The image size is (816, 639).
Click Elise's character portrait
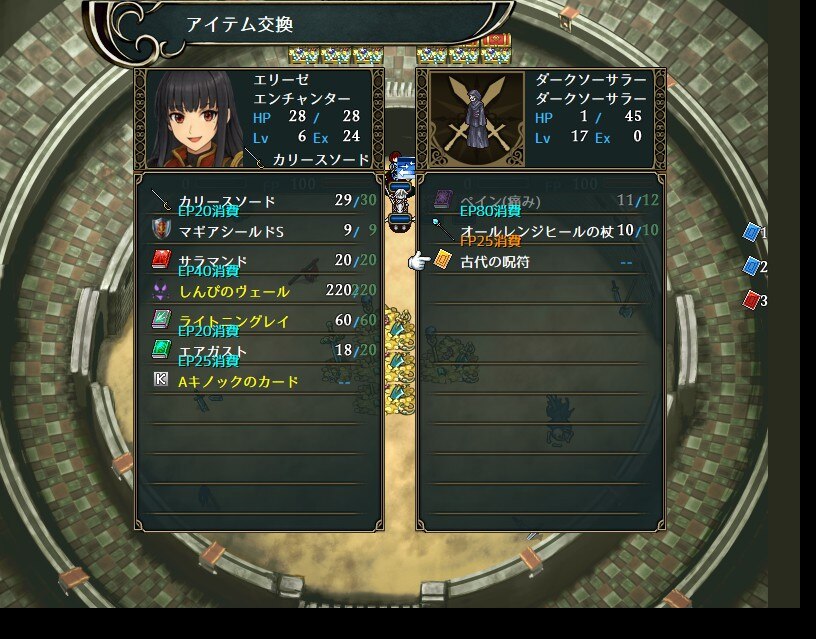(194, 119)
